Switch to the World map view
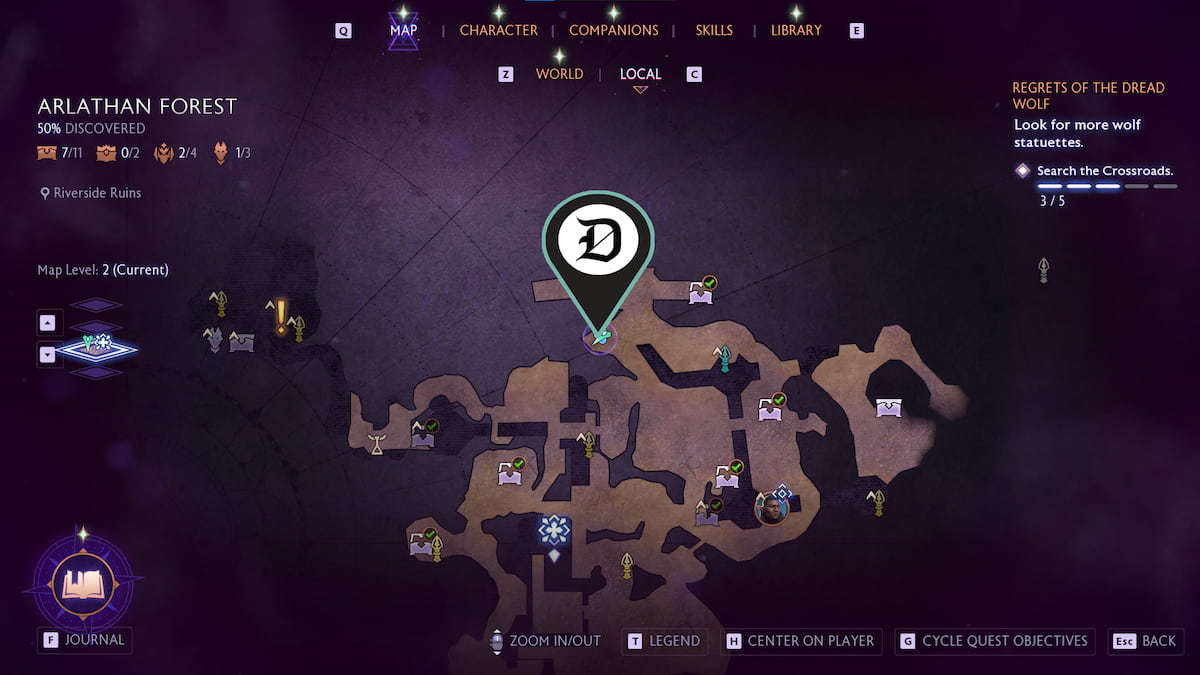 (559, 74)
